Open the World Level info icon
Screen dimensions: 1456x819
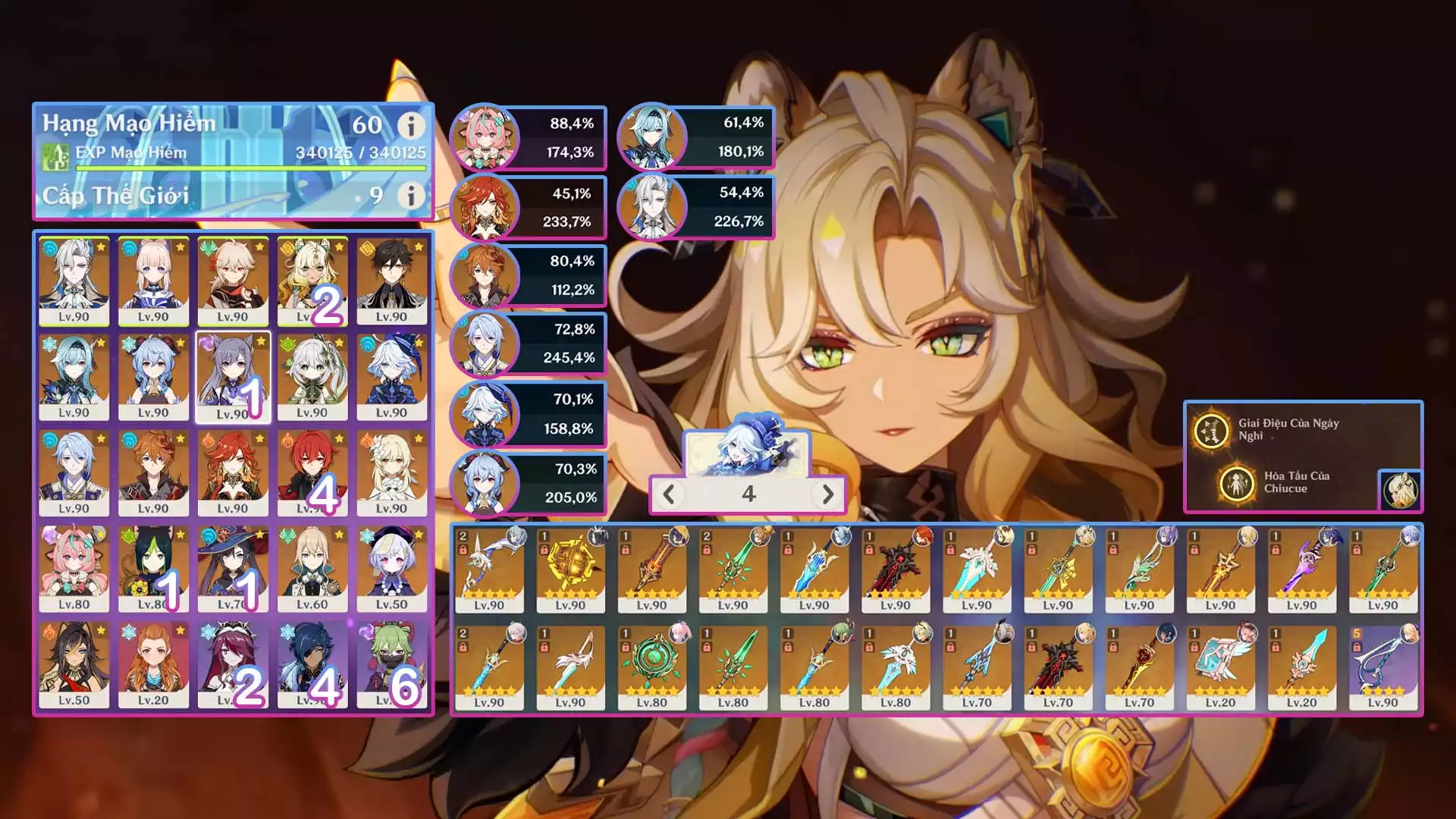point(411,196)
